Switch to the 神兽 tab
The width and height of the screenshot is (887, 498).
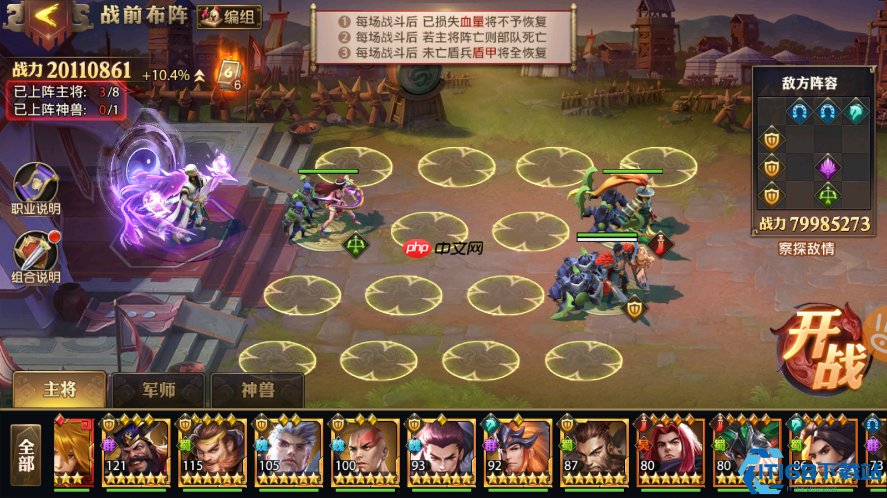[256, 391]
